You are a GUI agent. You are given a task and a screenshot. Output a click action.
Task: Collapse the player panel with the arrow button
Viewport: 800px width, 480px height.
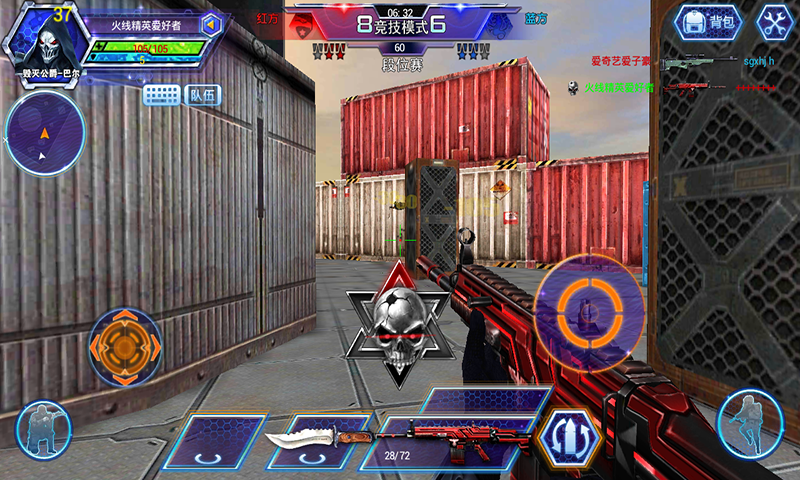pos(212,24)
